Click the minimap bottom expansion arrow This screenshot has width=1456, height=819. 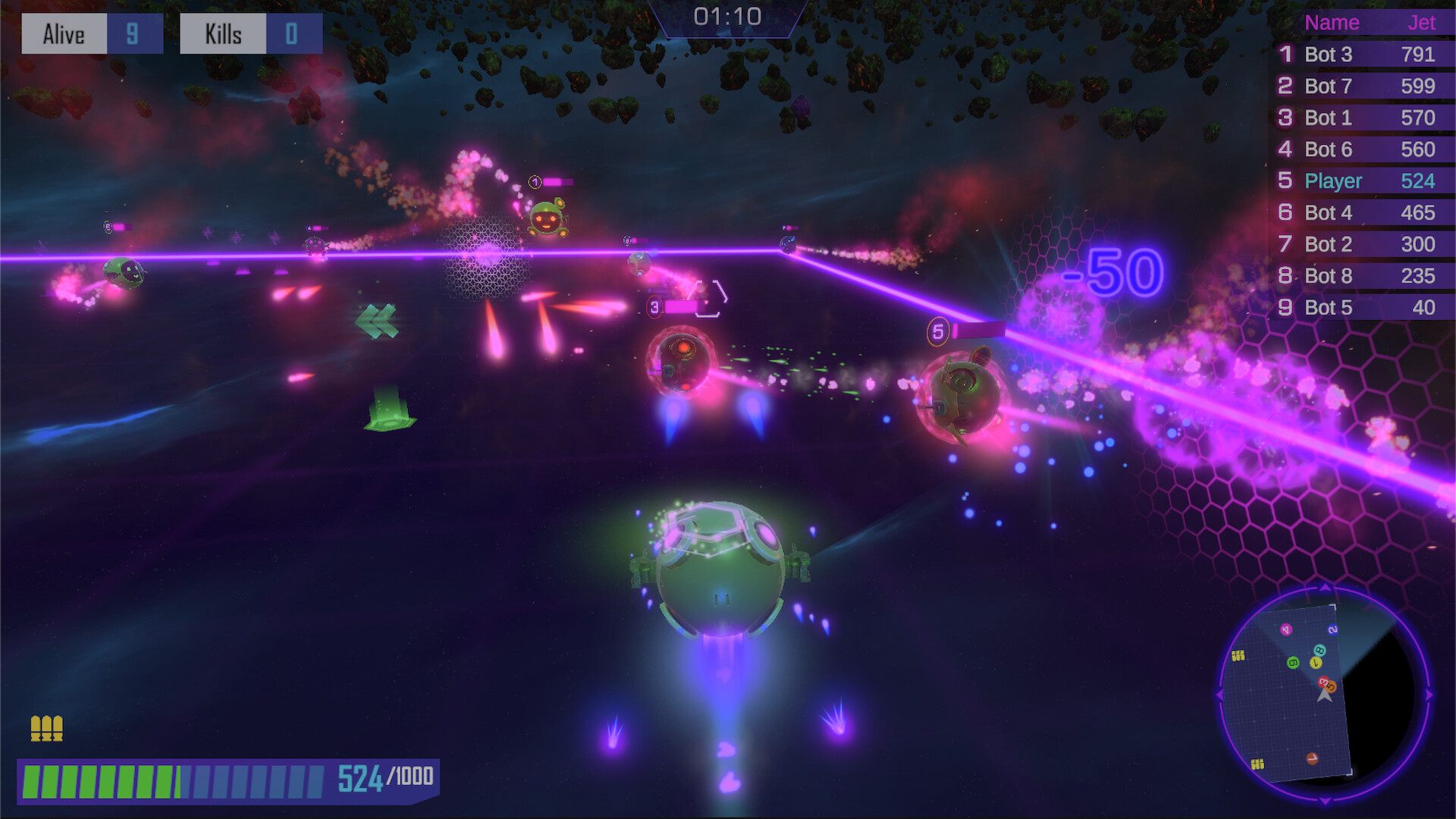pos(1324,800)
